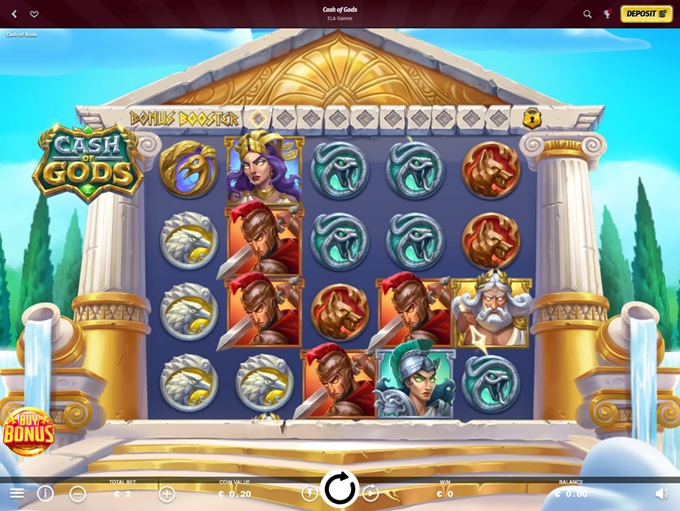Open the search magnifier icon
This screenshot has width=680, height=511.
click(x=588, y=14)
